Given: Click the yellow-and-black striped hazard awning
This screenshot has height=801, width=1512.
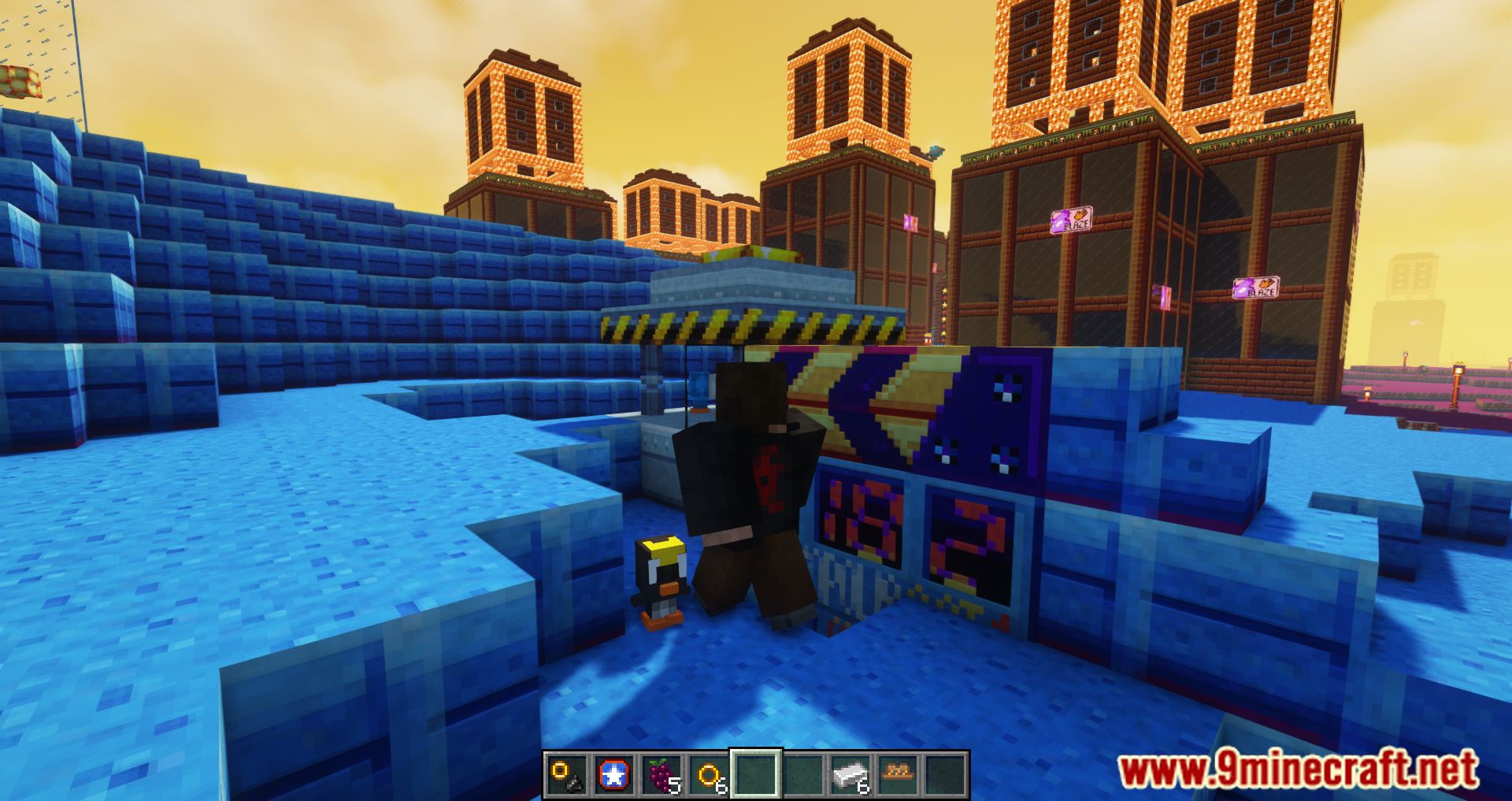Looking at the screenshot, I should coord(748,331).
